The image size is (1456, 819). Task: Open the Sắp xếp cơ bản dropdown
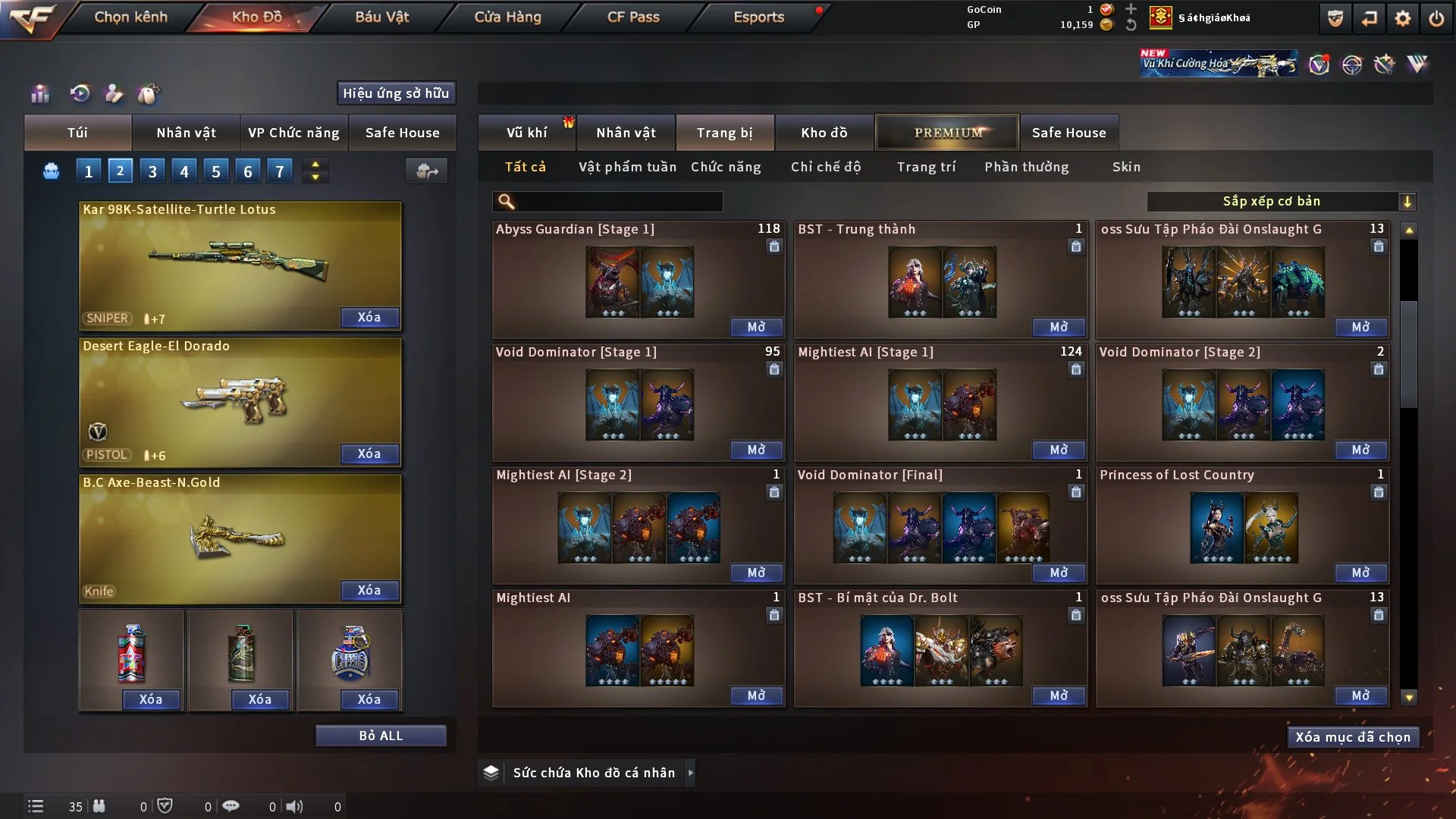(x=1282, y=201)
